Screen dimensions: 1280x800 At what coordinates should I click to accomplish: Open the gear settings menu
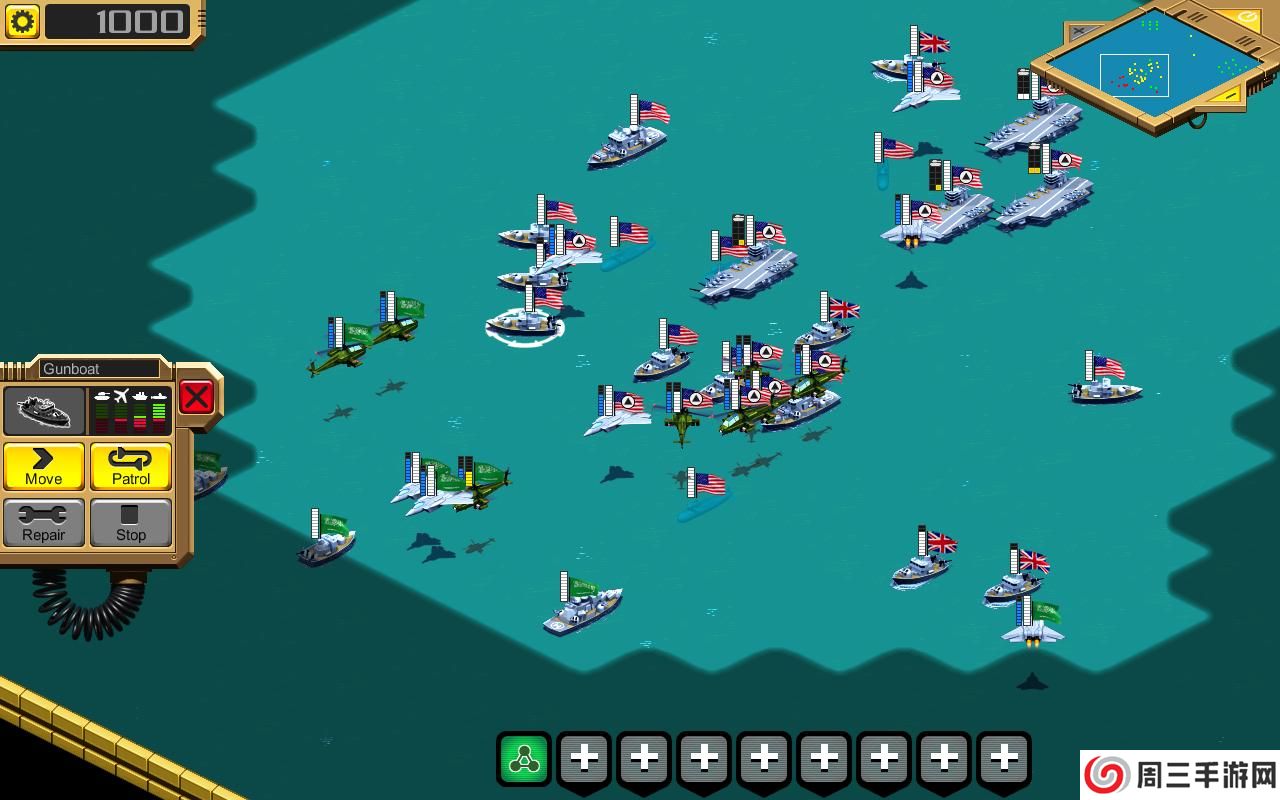click(22, 21)
